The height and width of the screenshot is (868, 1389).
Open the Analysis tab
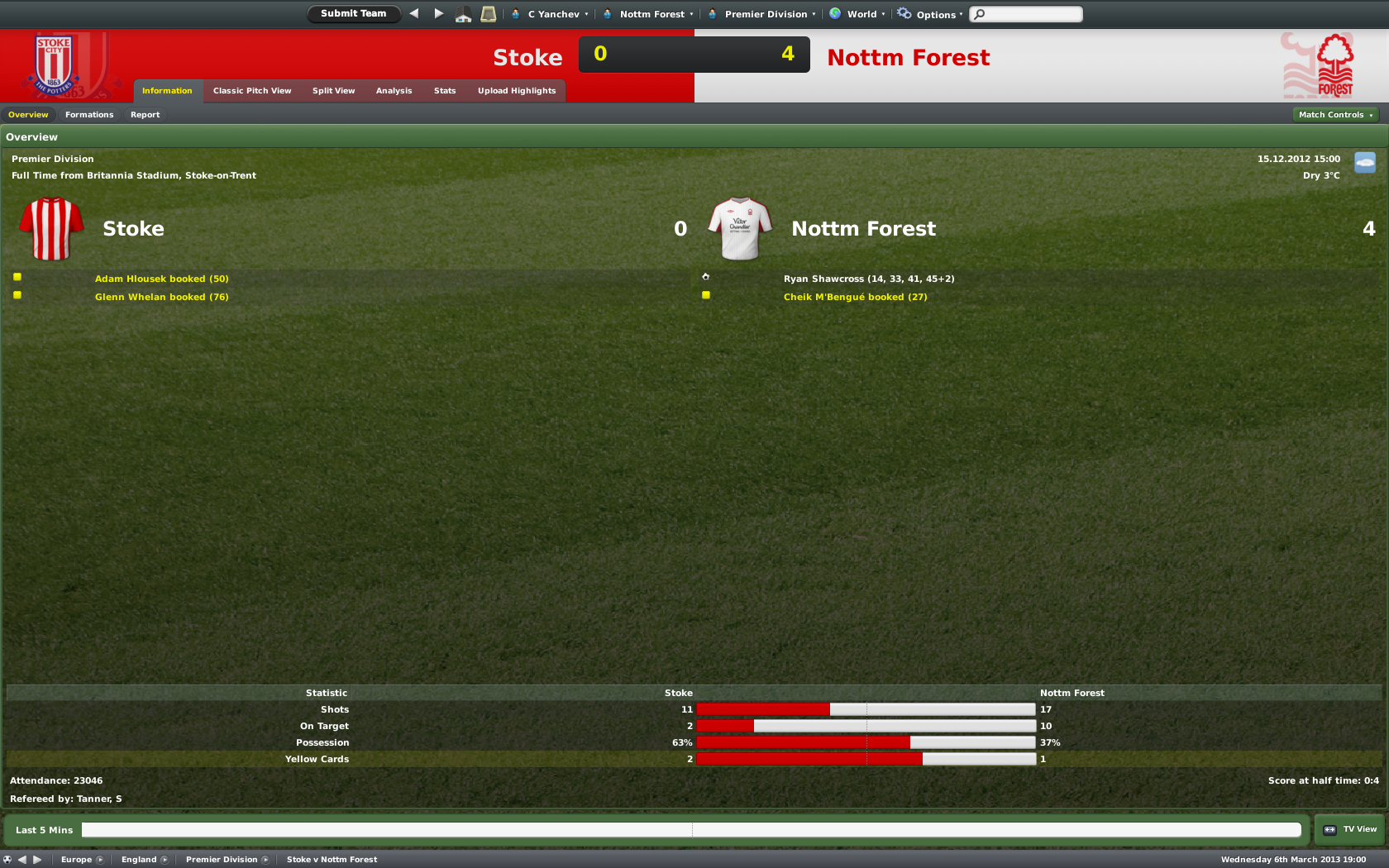click(x=394, y=91)
